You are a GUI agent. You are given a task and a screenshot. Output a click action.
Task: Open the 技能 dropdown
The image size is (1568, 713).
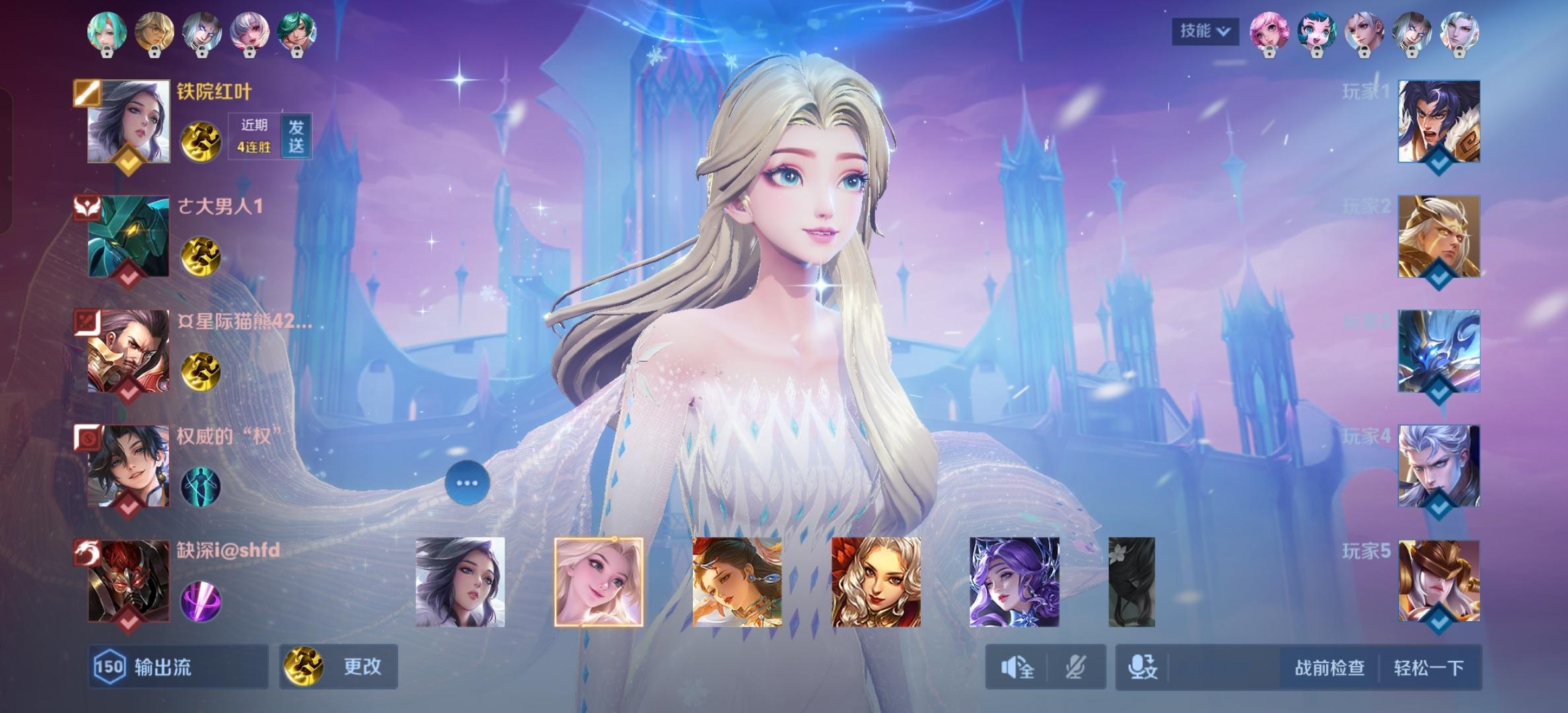1205,31
